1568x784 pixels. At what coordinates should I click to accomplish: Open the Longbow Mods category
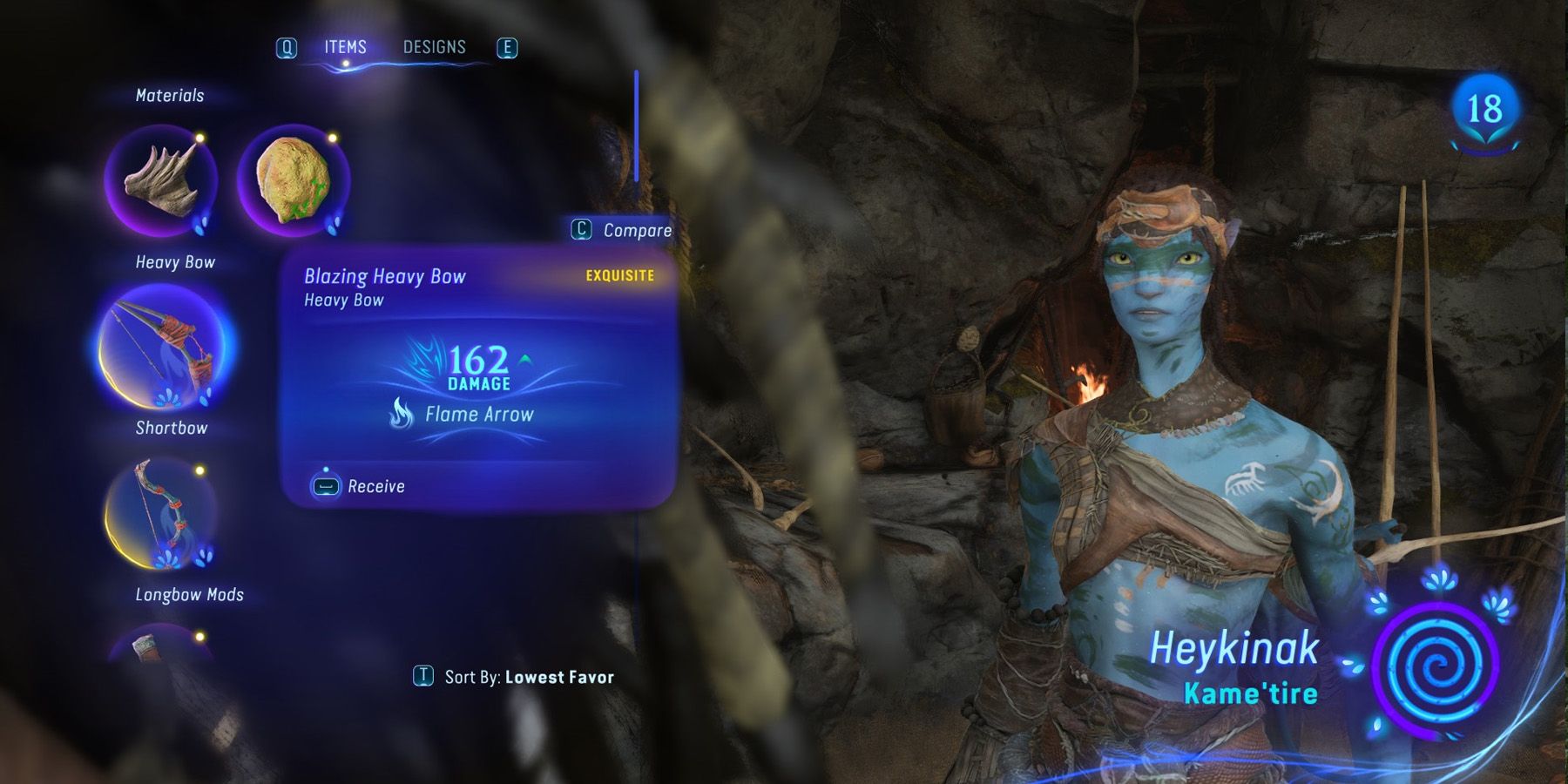(192, 592)
